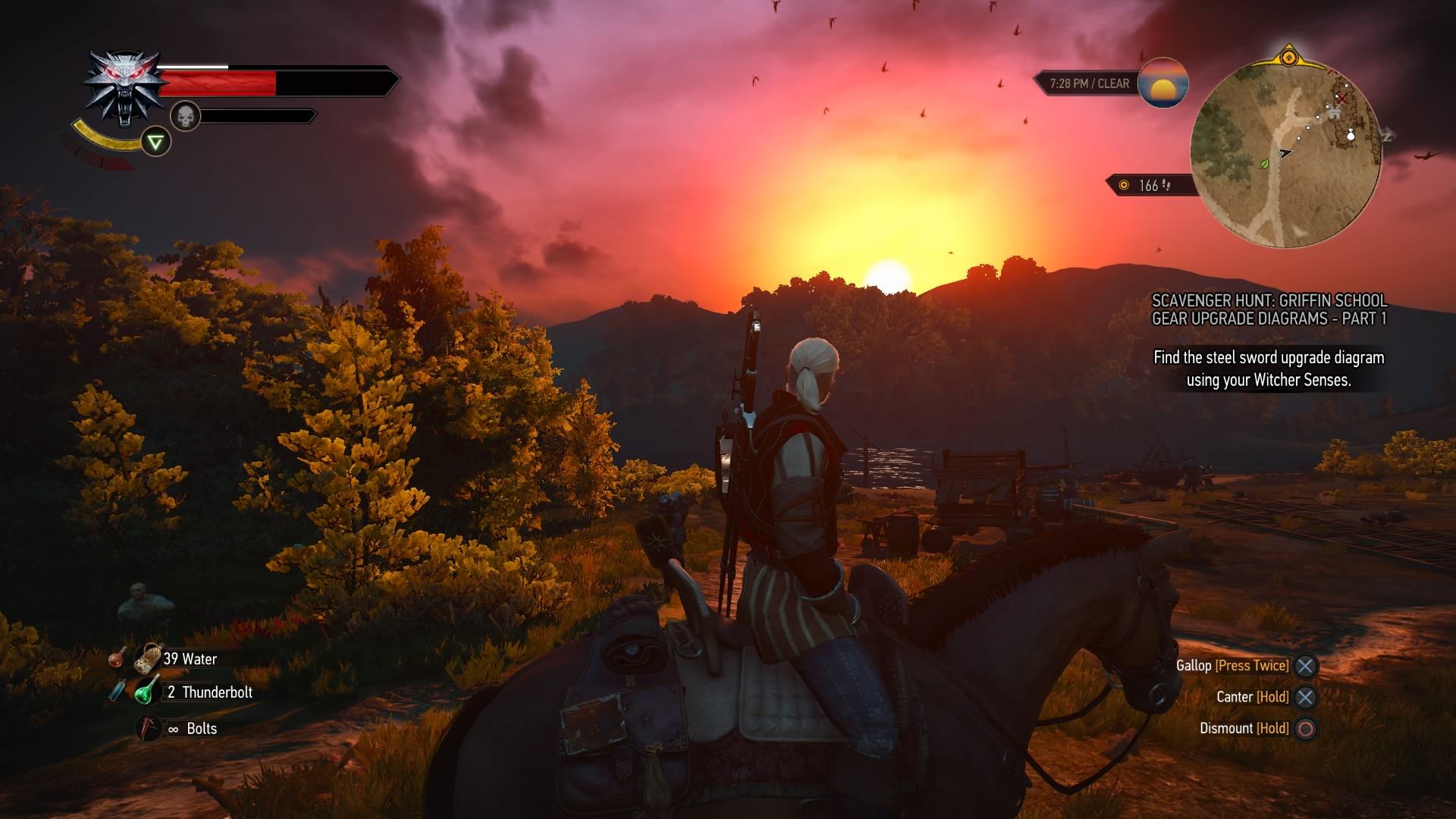Image resolution: width=1456 pixels, height=819 pixels.
Task: Select the active Witcher sign icon
Action: (x=155, y=142)
